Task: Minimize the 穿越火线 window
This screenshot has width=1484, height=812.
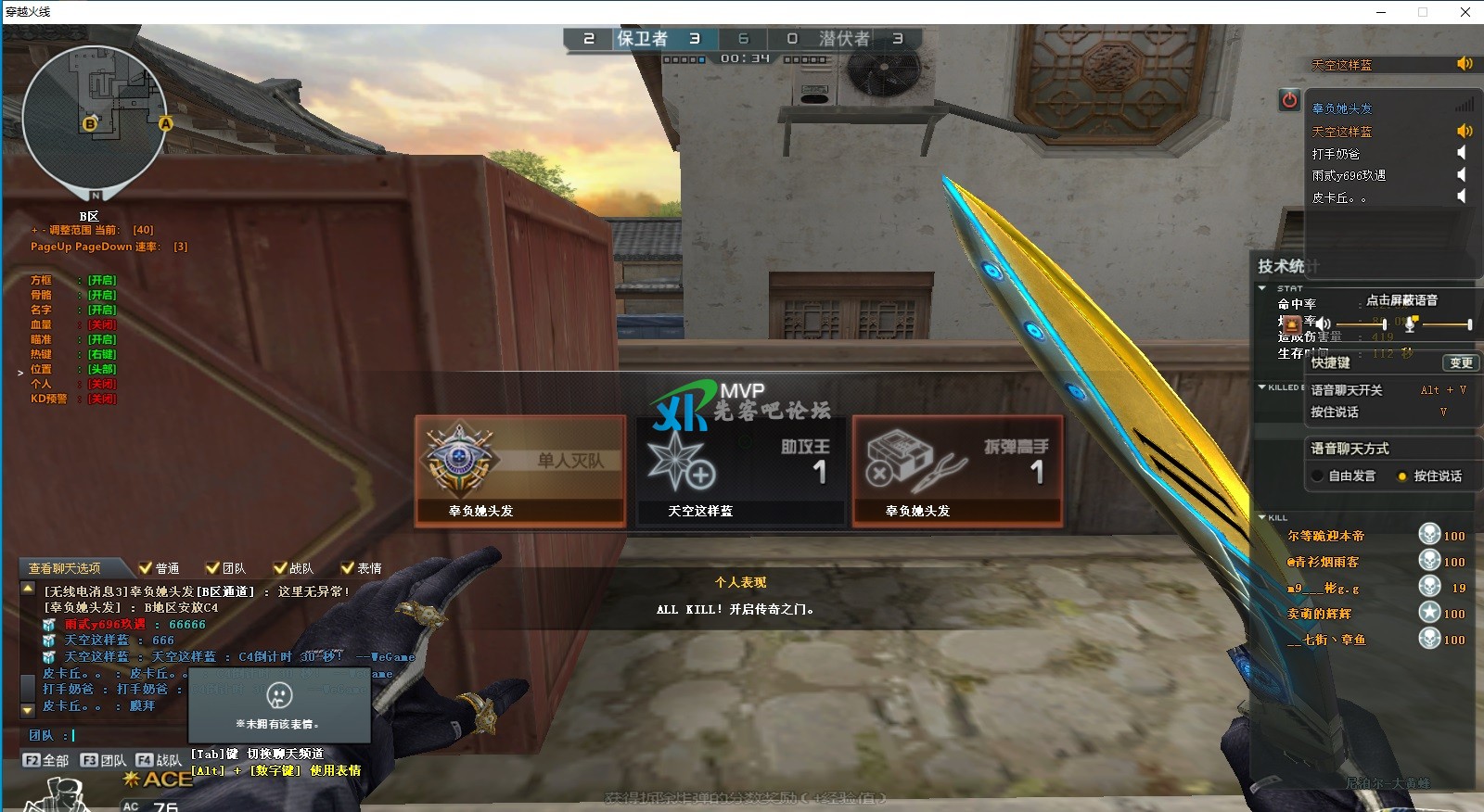Action: coord(1381,12)
